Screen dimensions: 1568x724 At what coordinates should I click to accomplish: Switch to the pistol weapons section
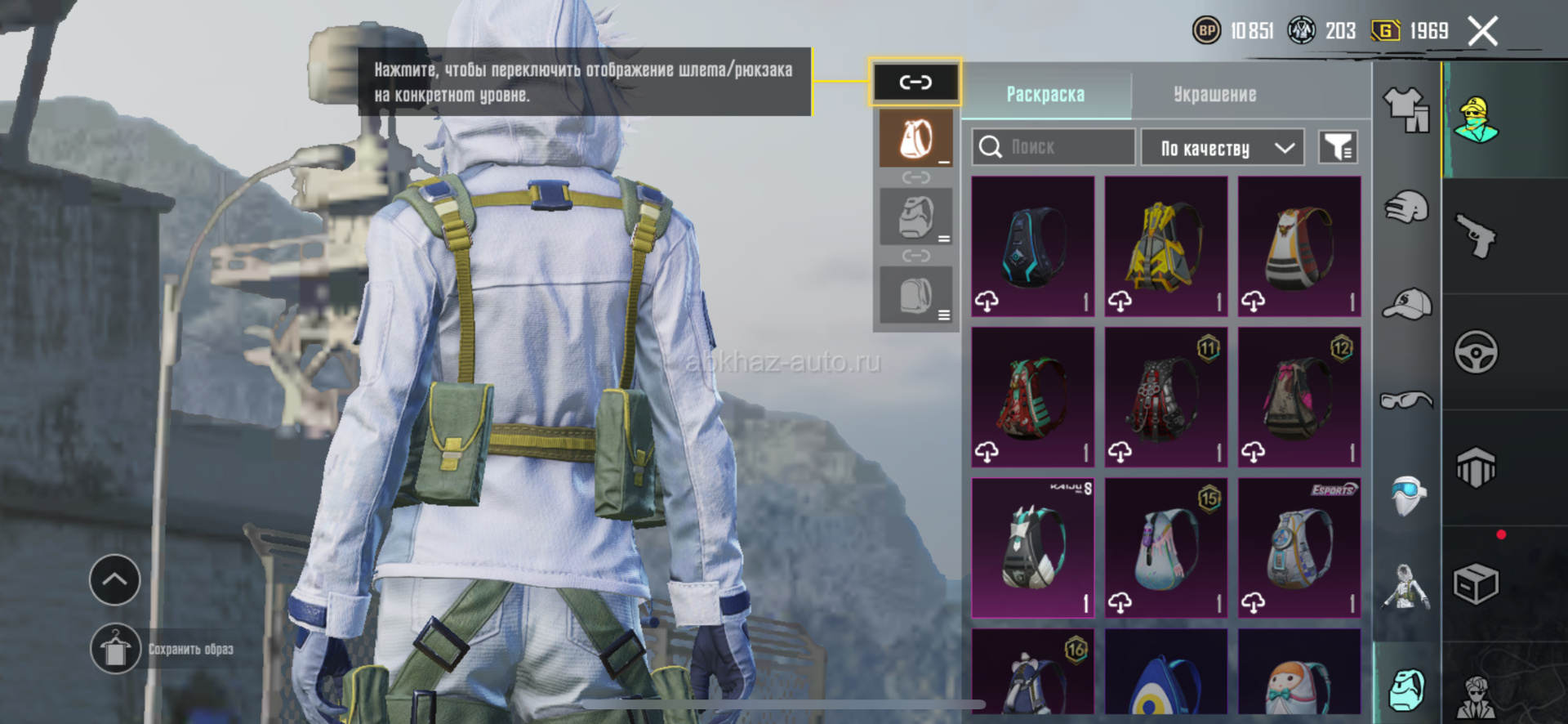point(1476,237)
